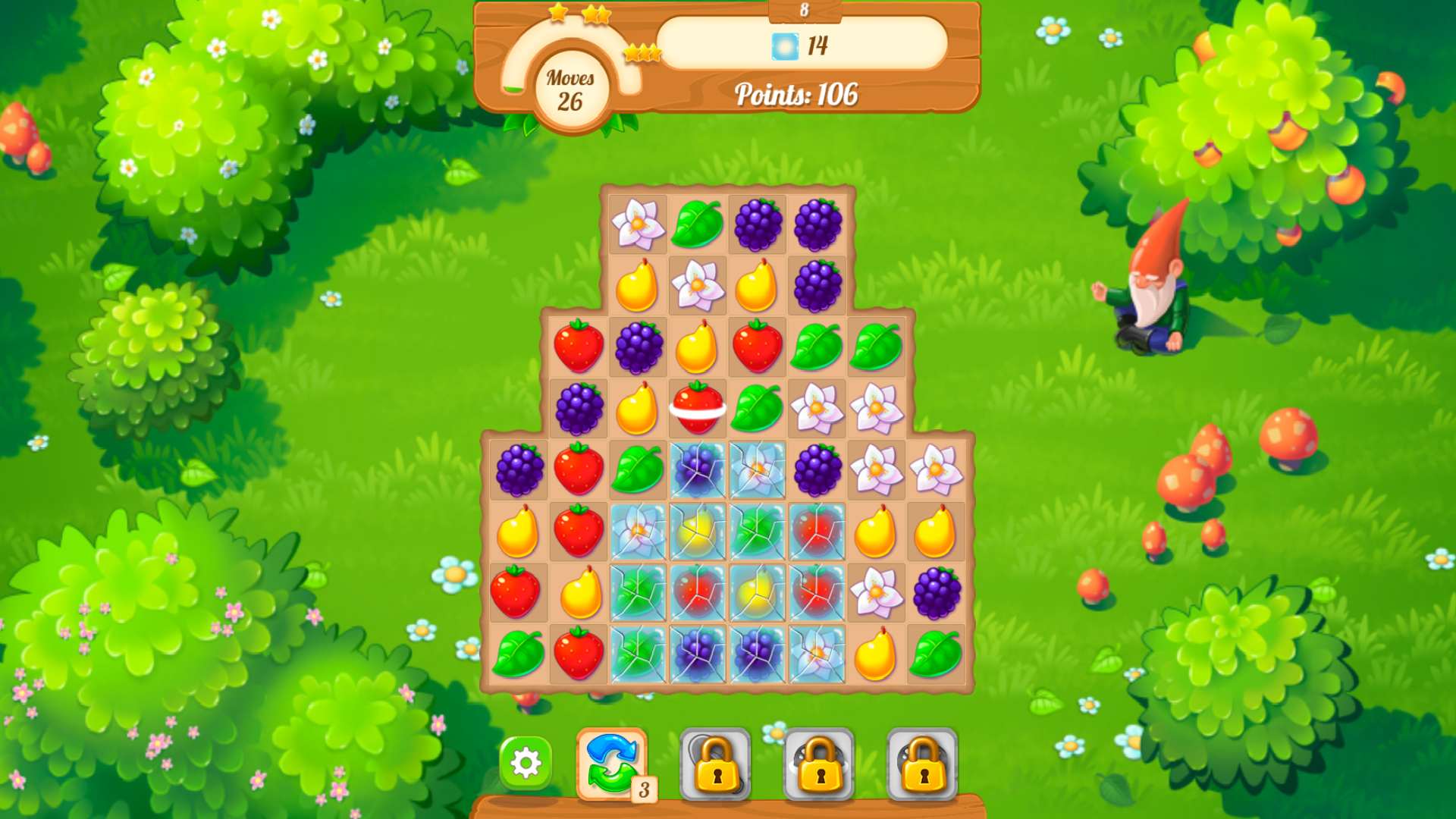Screen dimensions: 1456x819
Task: Click the pear trapped in ice
Action: pyautogui.click(x=698, y=532)
